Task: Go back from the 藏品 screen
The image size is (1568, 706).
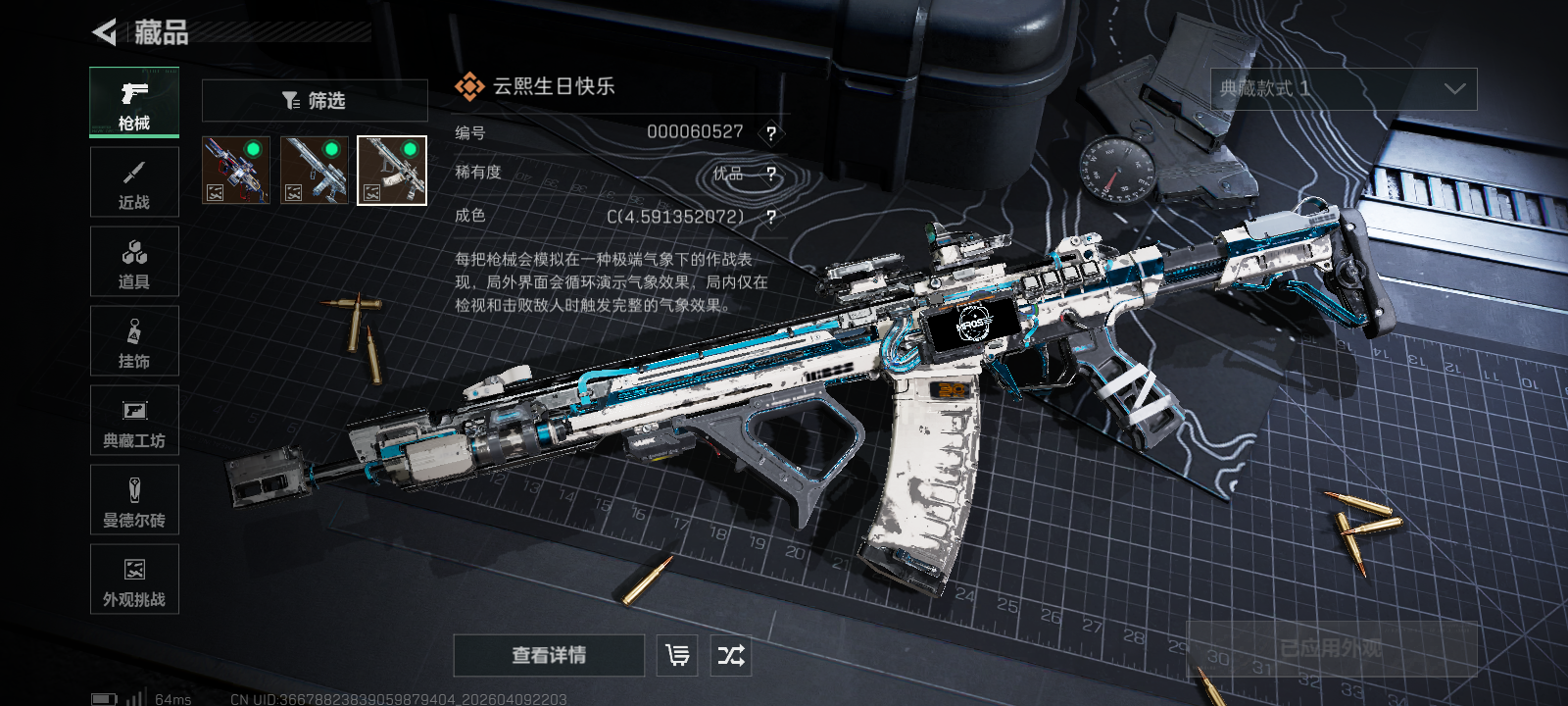Action: (105, 32)
